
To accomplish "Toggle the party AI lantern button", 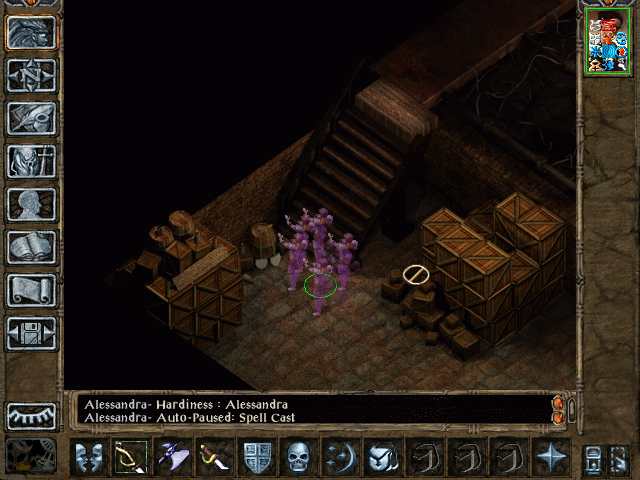I will coord(32,455).
